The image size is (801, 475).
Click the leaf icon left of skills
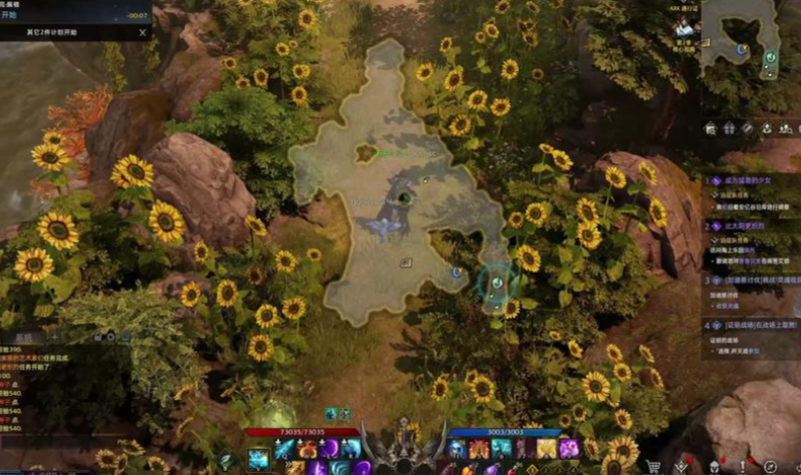(226, 460)
